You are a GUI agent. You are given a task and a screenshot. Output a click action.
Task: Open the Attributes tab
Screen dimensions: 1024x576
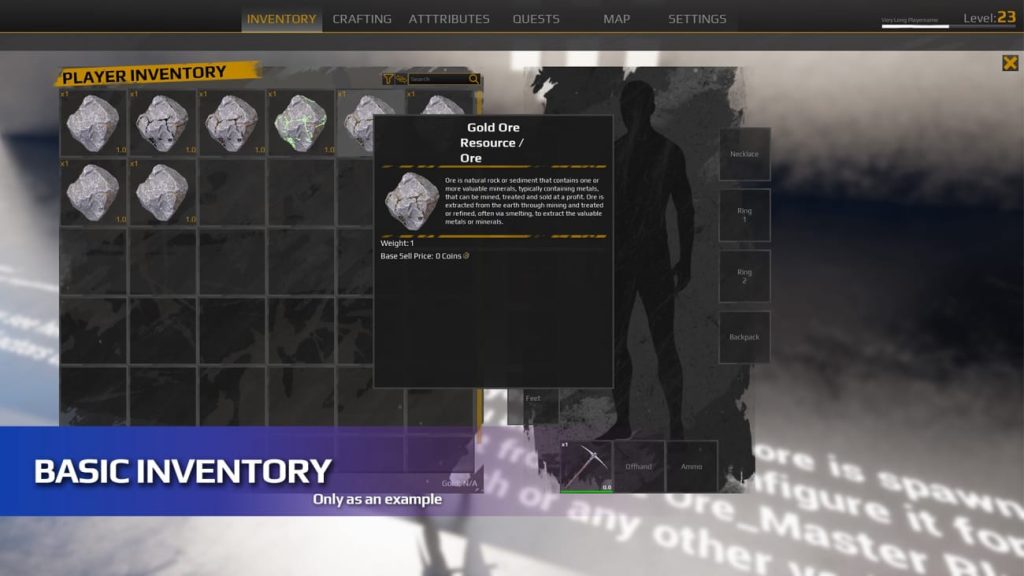[x=449, y=19]
